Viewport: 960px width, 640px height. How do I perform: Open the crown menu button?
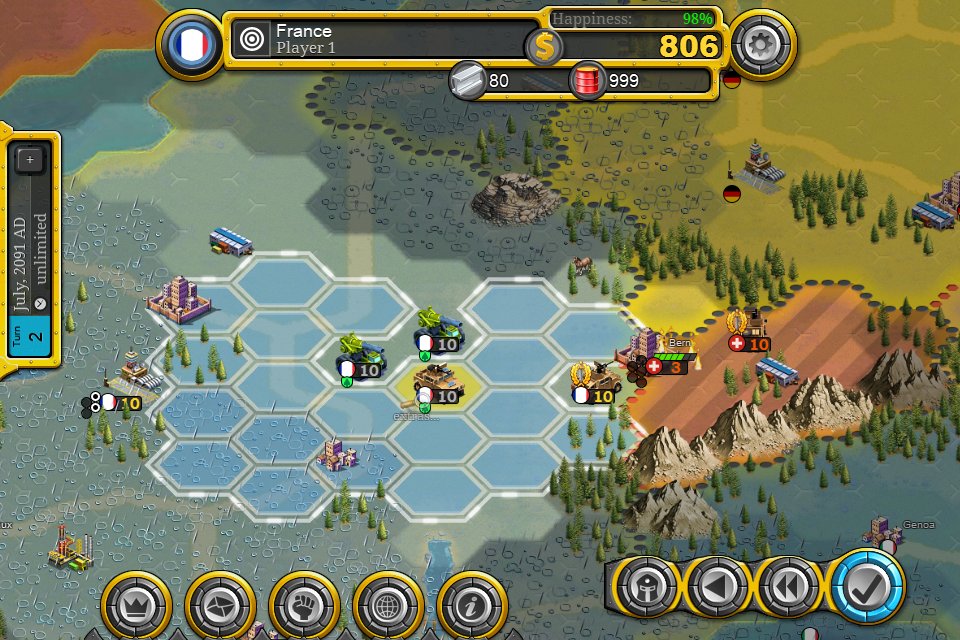pyautogui.click(x=134, y=604)
